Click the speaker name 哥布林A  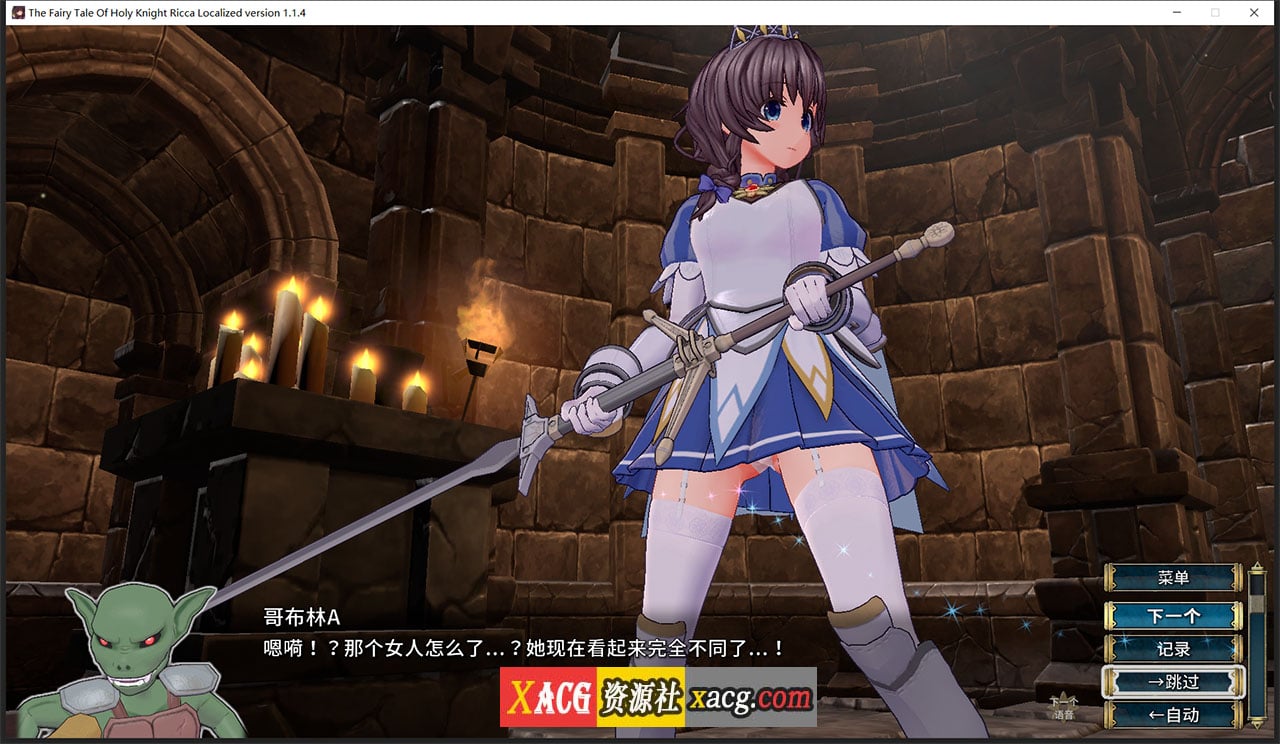(x=302, y=619)
